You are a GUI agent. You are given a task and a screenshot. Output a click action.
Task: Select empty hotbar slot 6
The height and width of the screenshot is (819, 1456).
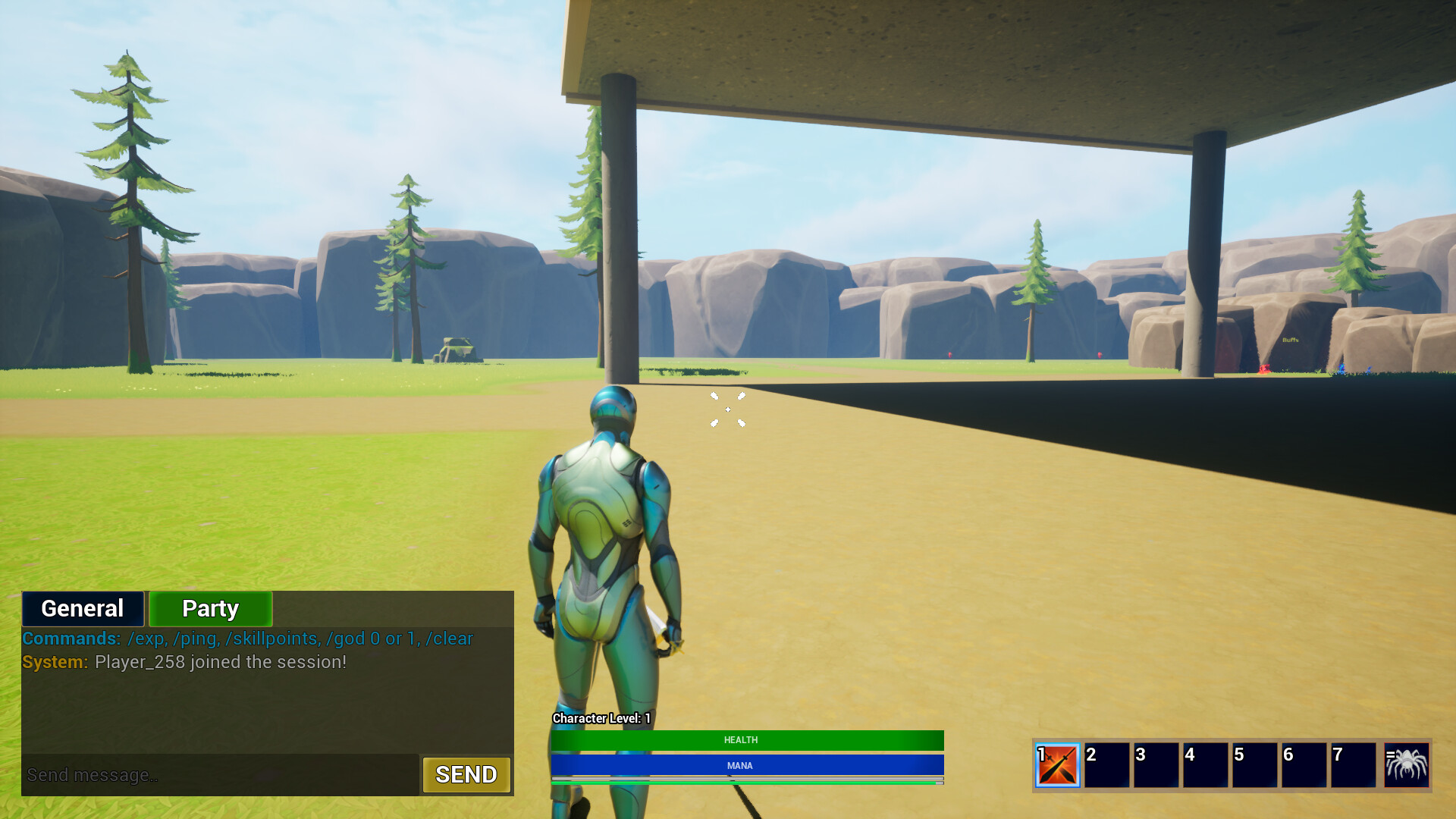pos(1305,766)
